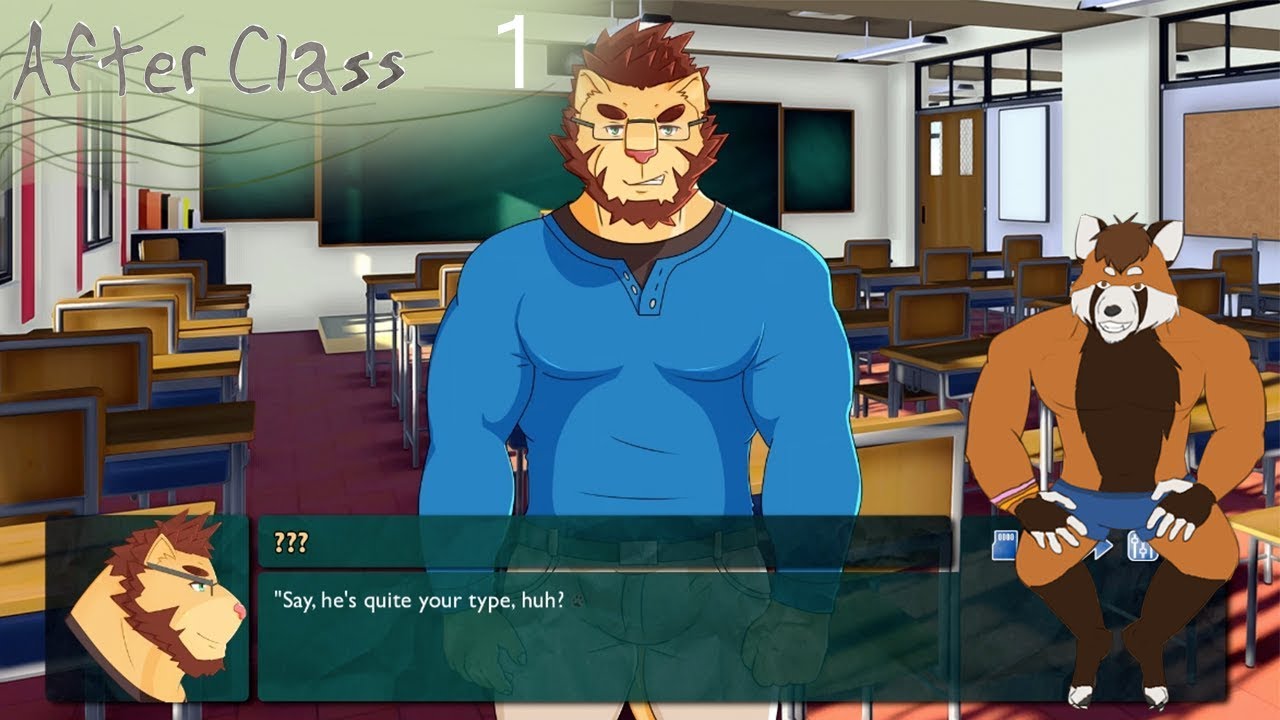Click the fast-forward arrow to skip dialogue
The height and width of the screenshot is (720, 1280).
[1101, 550]
